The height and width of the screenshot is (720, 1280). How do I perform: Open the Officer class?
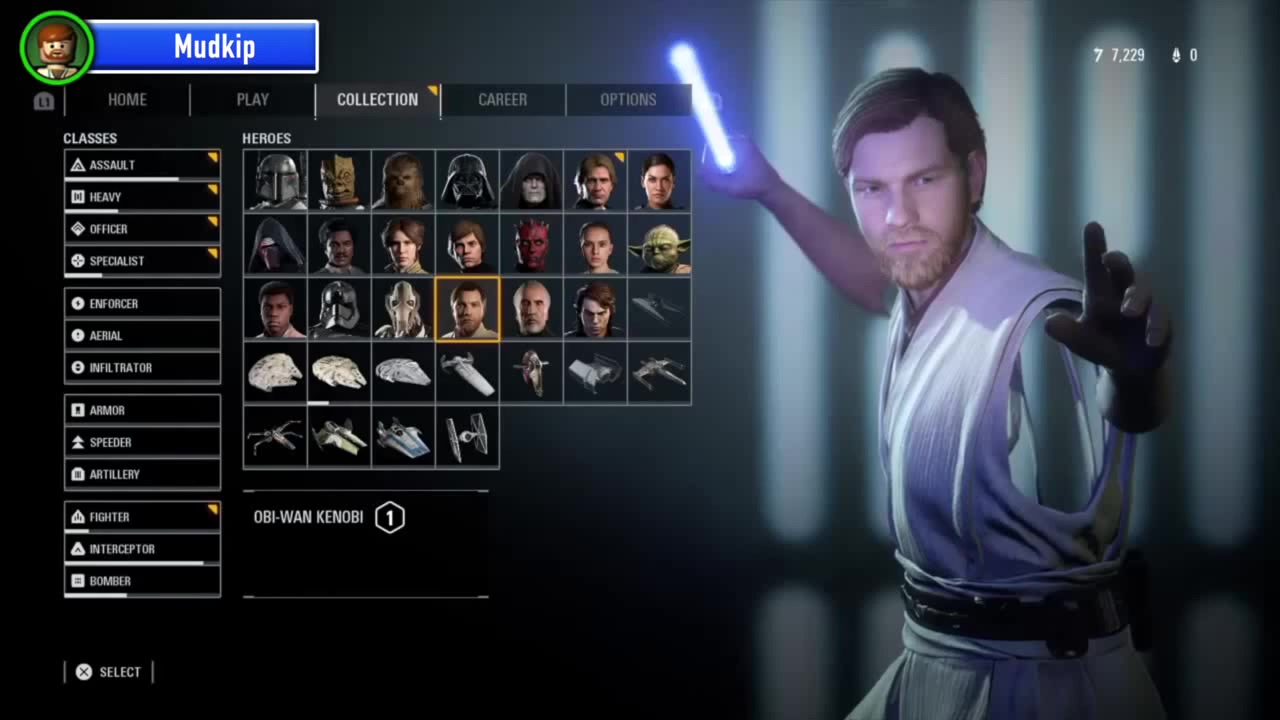[142, 229]
